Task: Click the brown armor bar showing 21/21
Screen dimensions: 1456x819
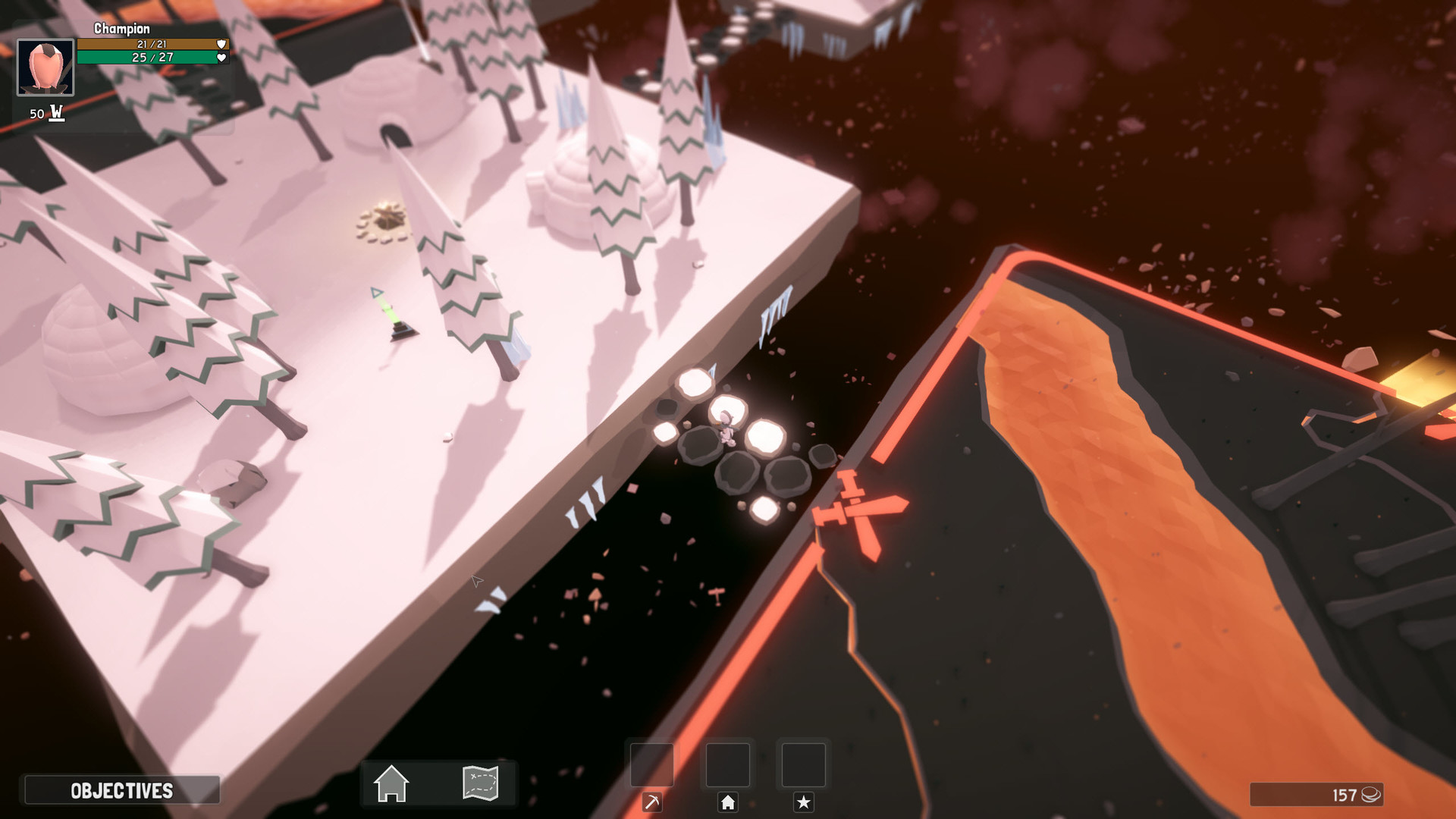Action: 146,44
